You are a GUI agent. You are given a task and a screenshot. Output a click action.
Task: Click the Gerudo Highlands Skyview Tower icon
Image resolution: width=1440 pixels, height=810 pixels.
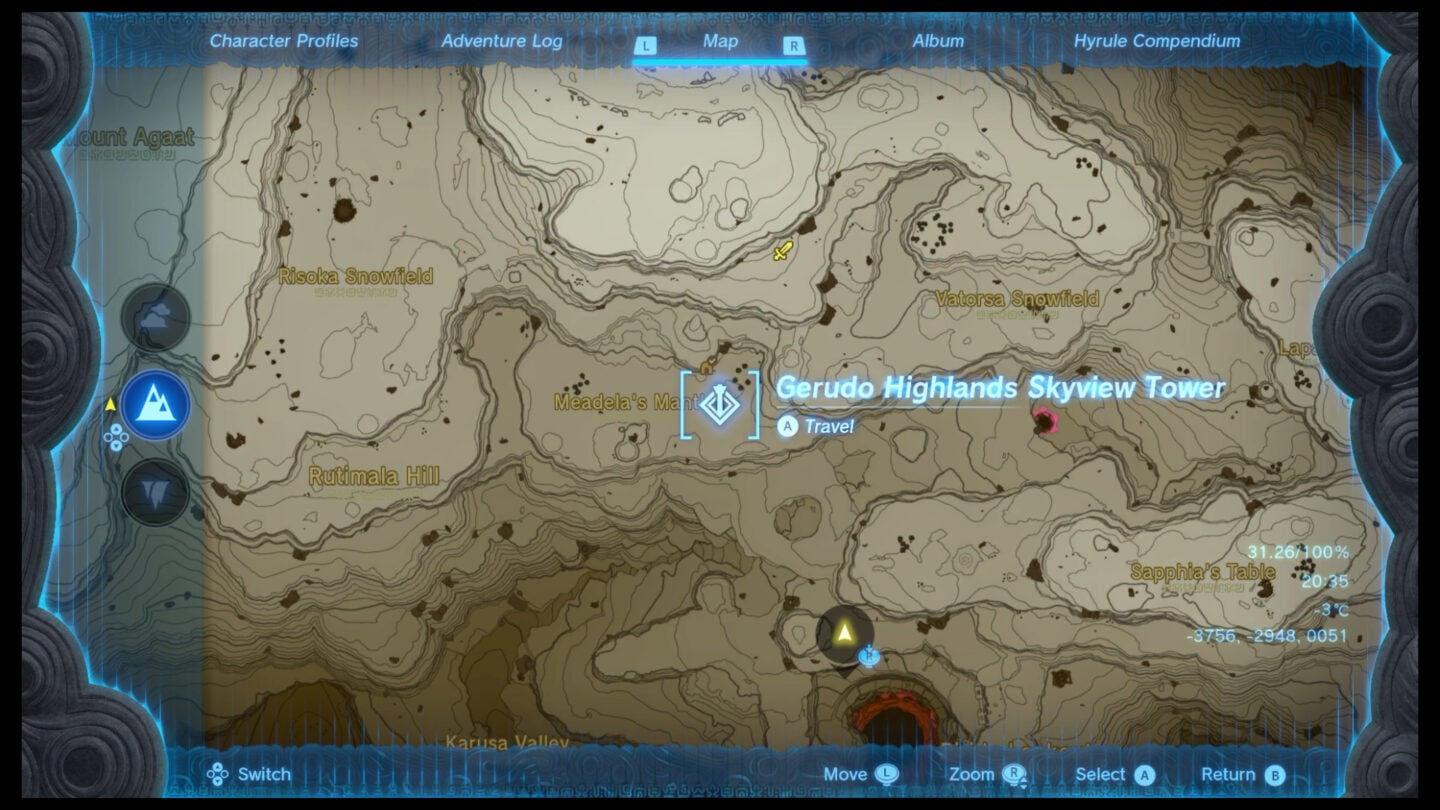[722, 406]
